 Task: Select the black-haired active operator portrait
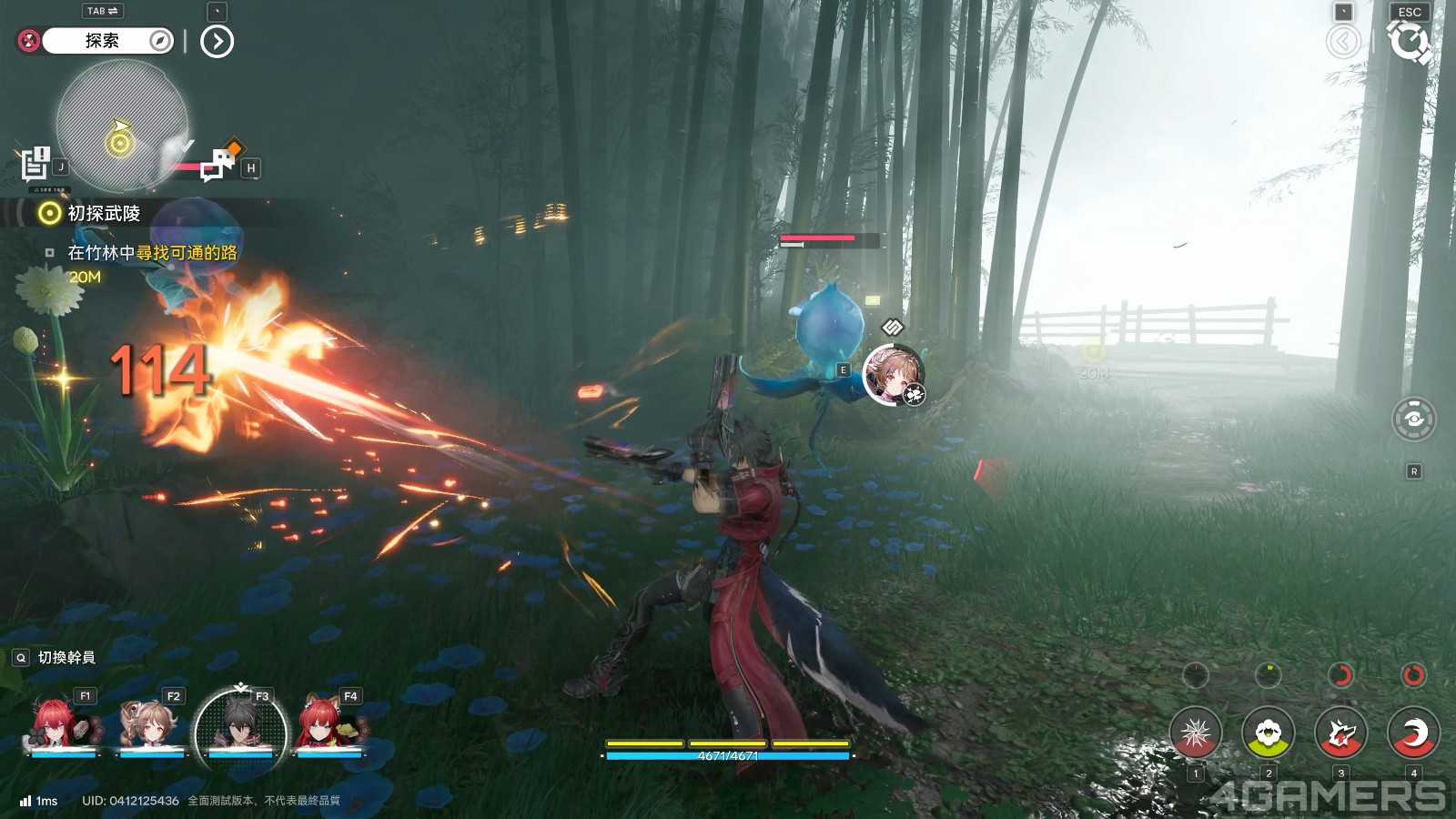240,726
